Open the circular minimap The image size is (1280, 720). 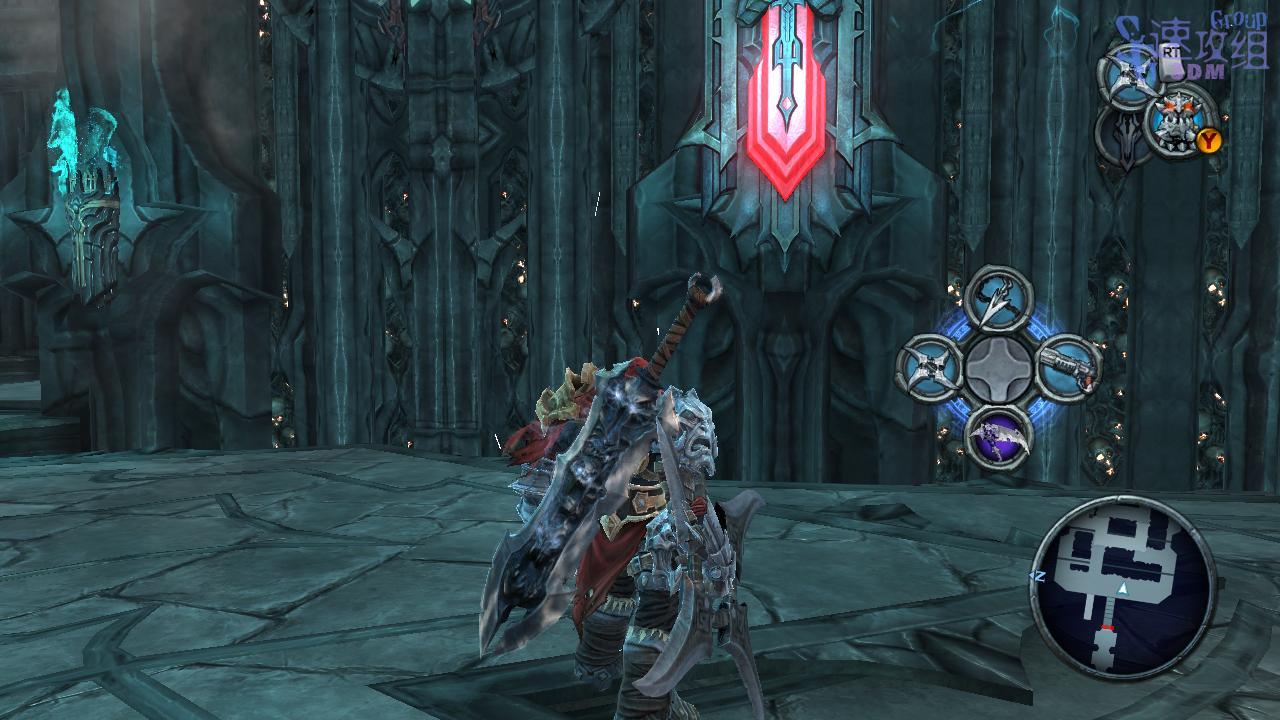pyautogui.click(x=1122, y=588)
